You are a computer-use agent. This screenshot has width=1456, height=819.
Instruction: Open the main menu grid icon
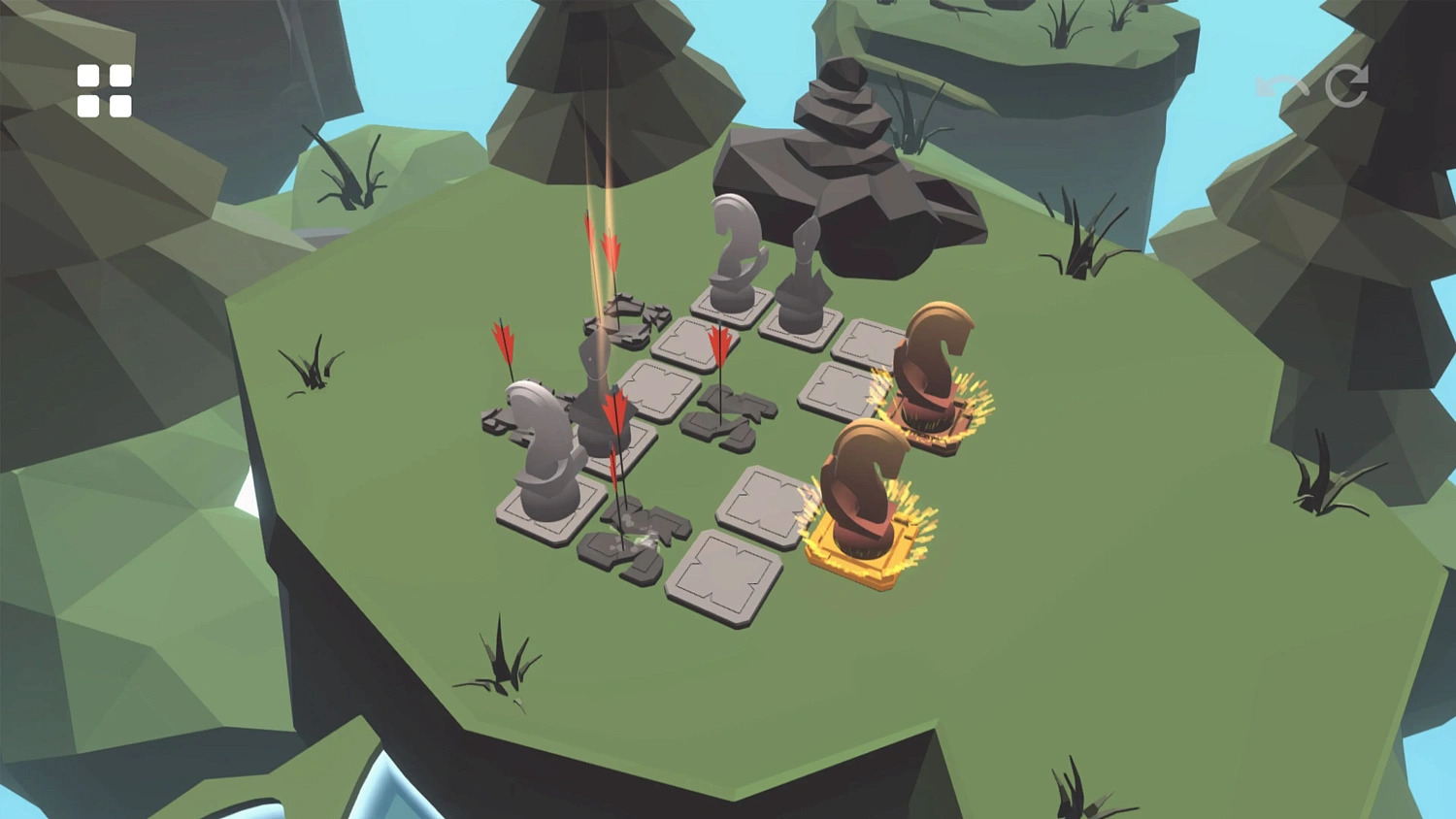click(106, 89)
